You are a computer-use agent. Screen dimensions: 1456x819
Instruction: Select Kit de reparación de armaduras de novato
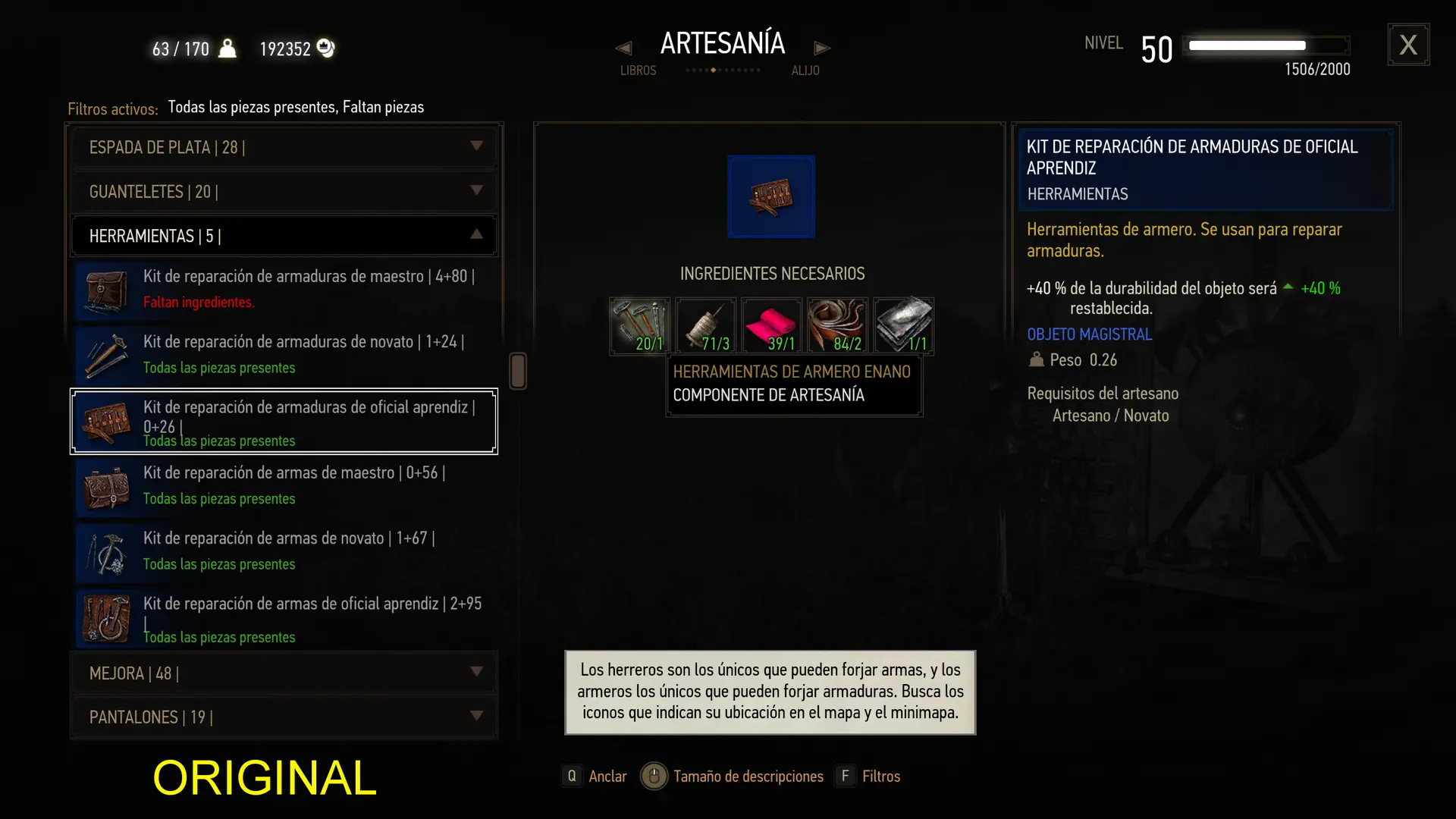point(284,354)
